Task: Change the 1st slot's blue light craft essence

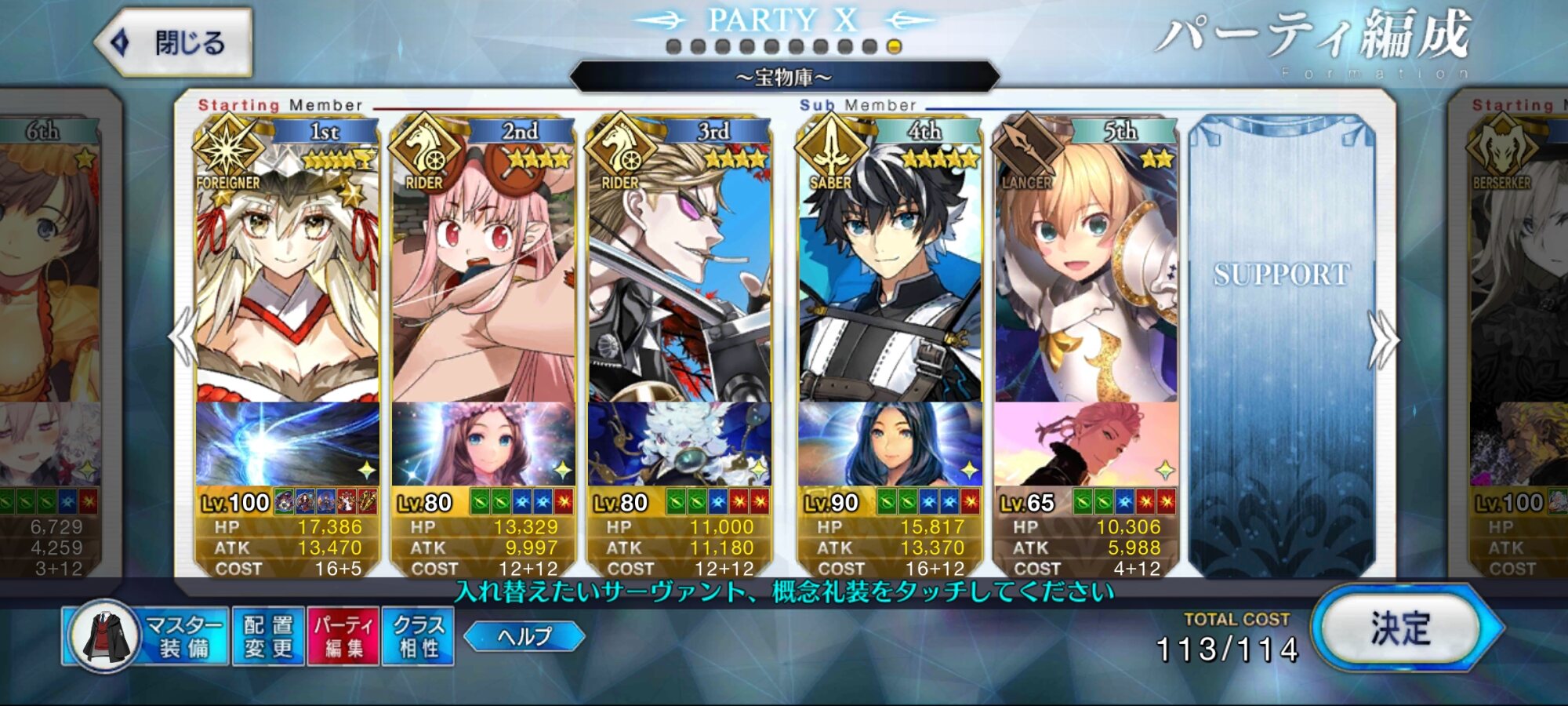Action: point(287,444)
